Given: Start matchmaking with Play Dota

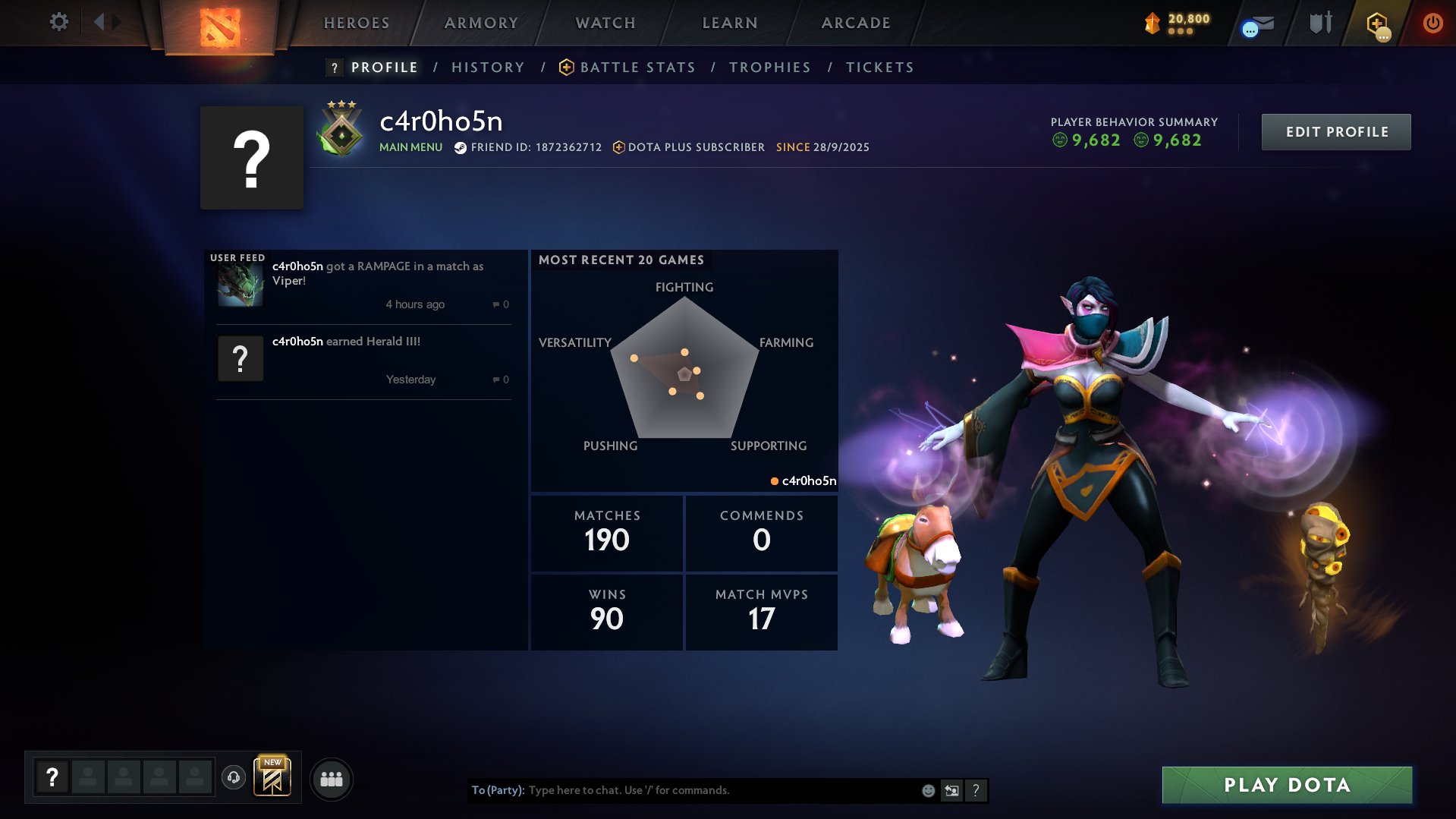Looking at the screenshot, I should (1287, 785).
